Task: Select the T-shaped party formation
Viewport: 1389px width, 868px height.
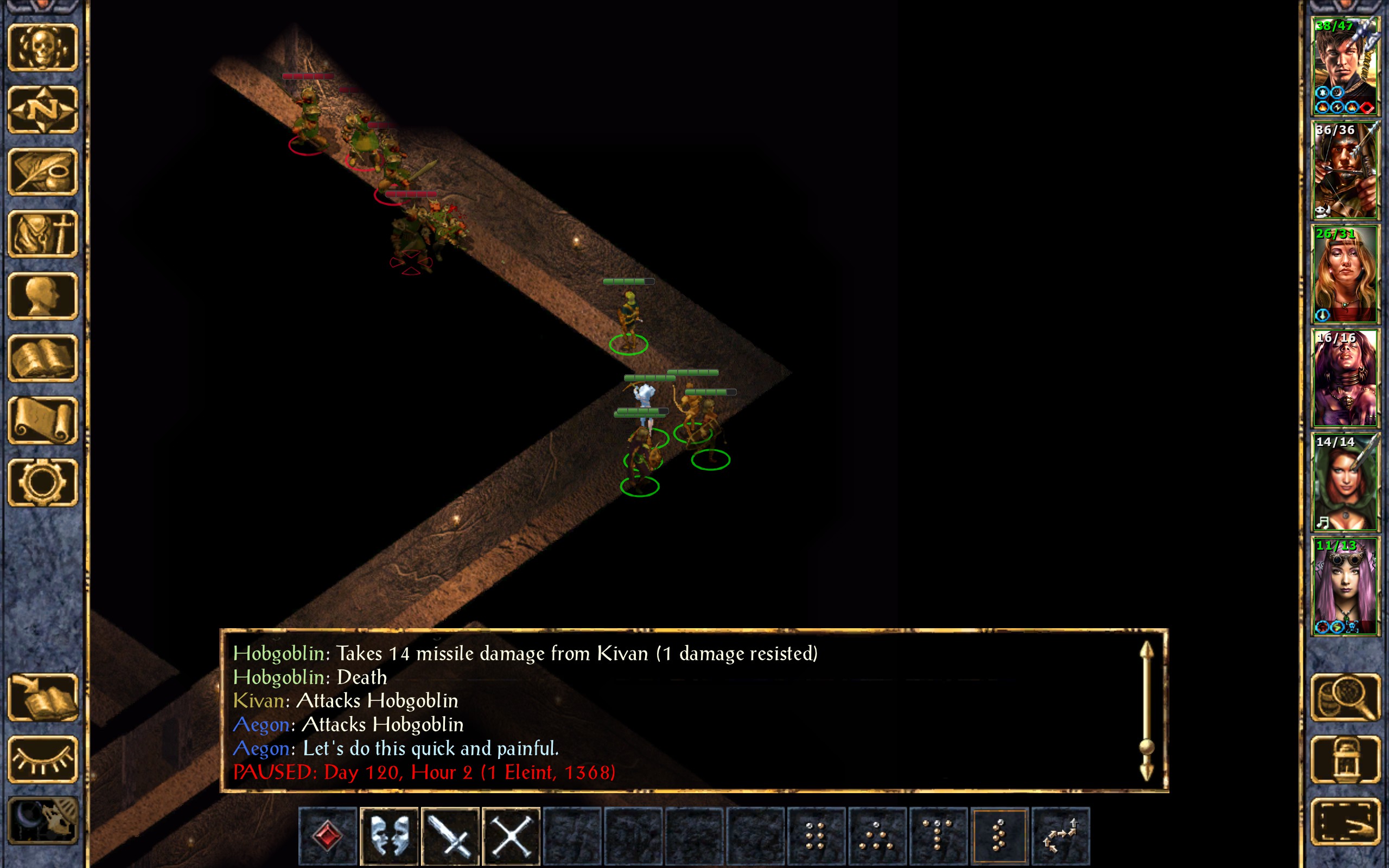Action: (x=938, y=836)
